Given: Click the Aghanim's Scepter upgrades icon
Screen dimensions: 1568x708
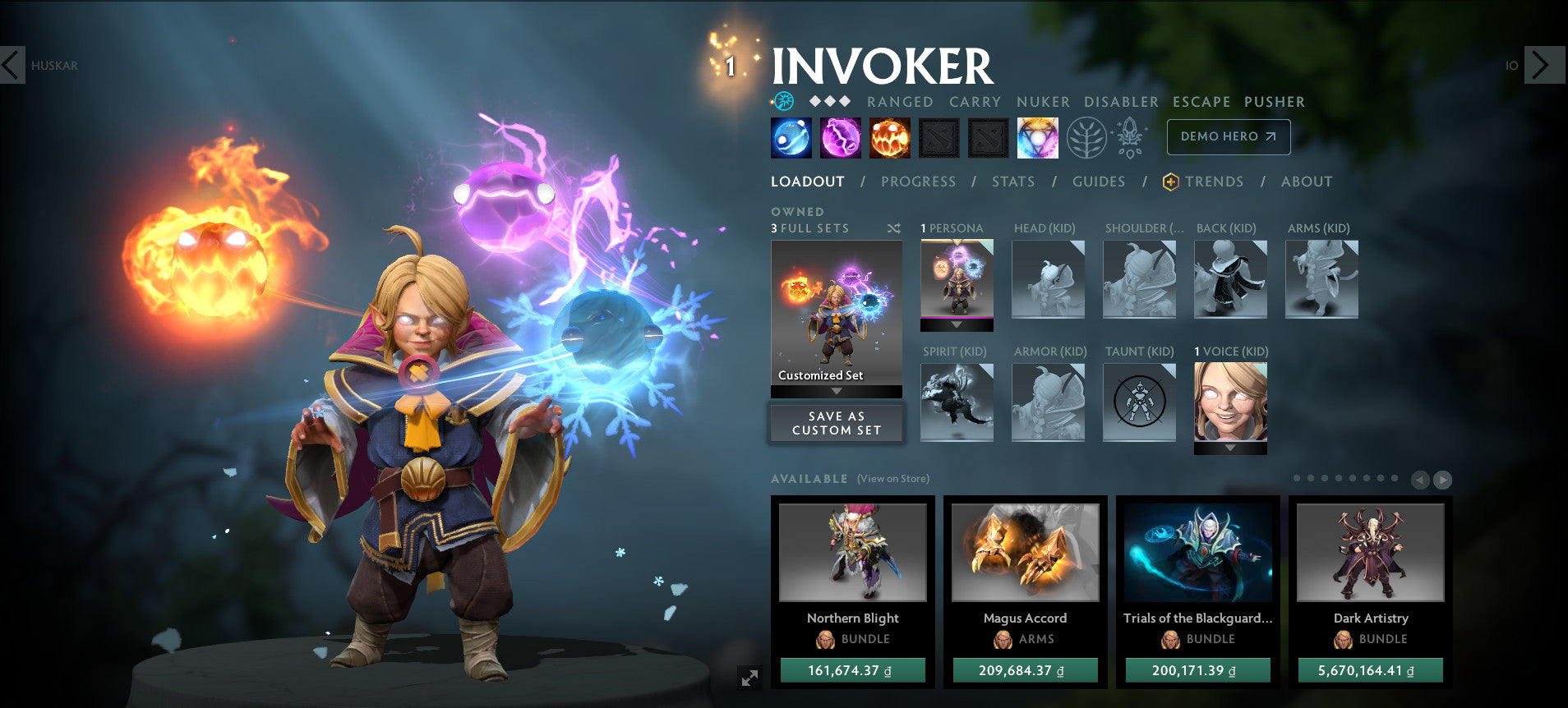Looking at the screenshot, I should (x=1130, y=137).
